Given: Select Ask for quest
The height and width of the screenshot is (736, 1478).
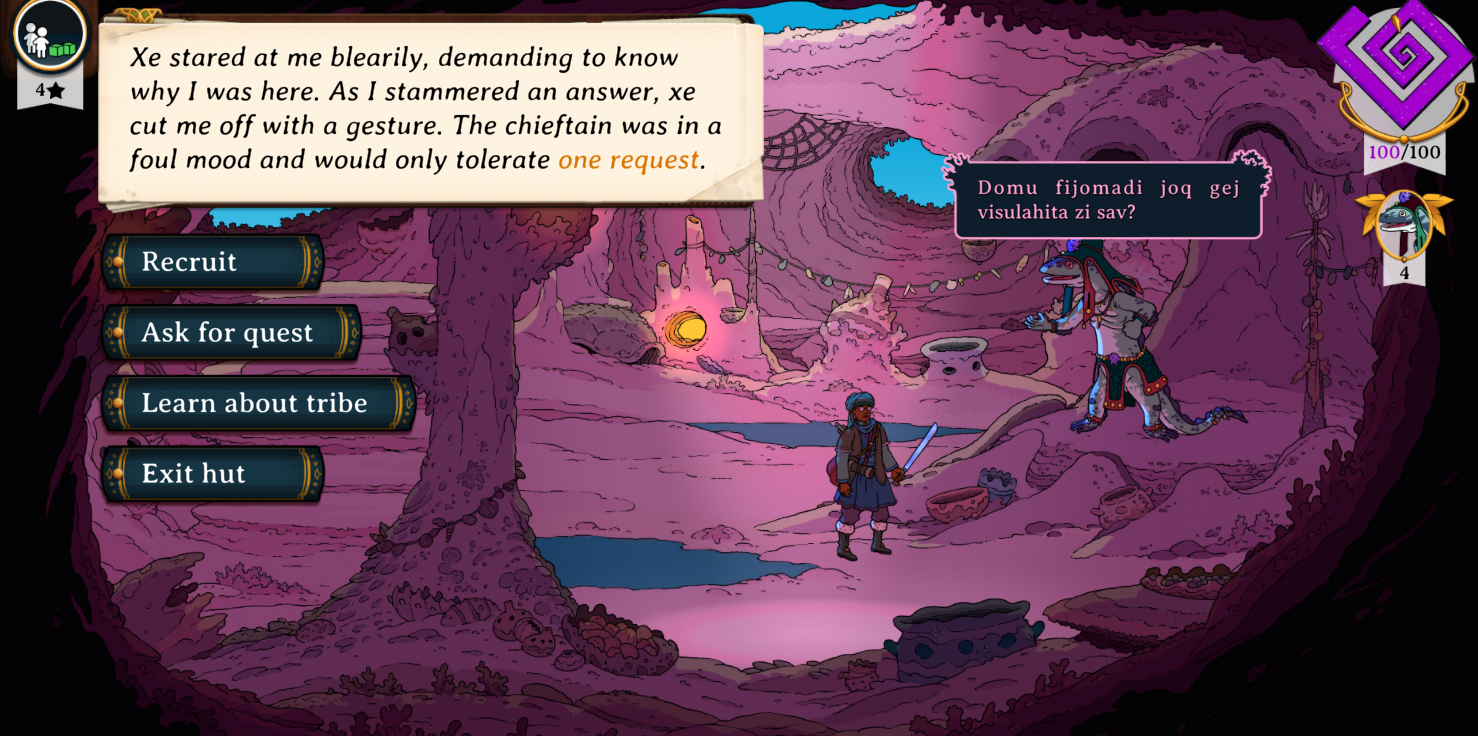Looking at the screenshot, I should coord(231,333).
